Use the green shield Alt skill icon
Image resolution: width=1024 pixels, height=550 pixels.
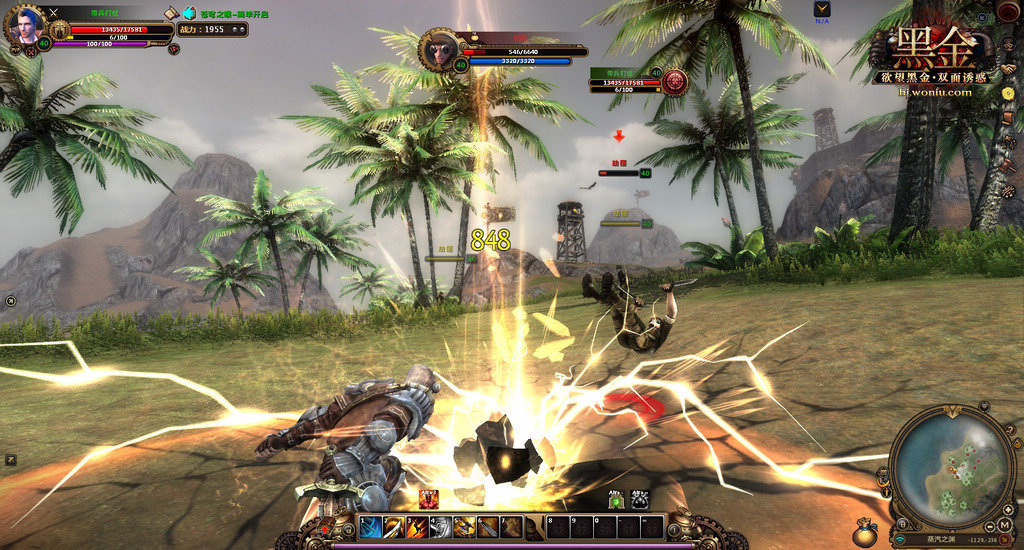[616, 499]
